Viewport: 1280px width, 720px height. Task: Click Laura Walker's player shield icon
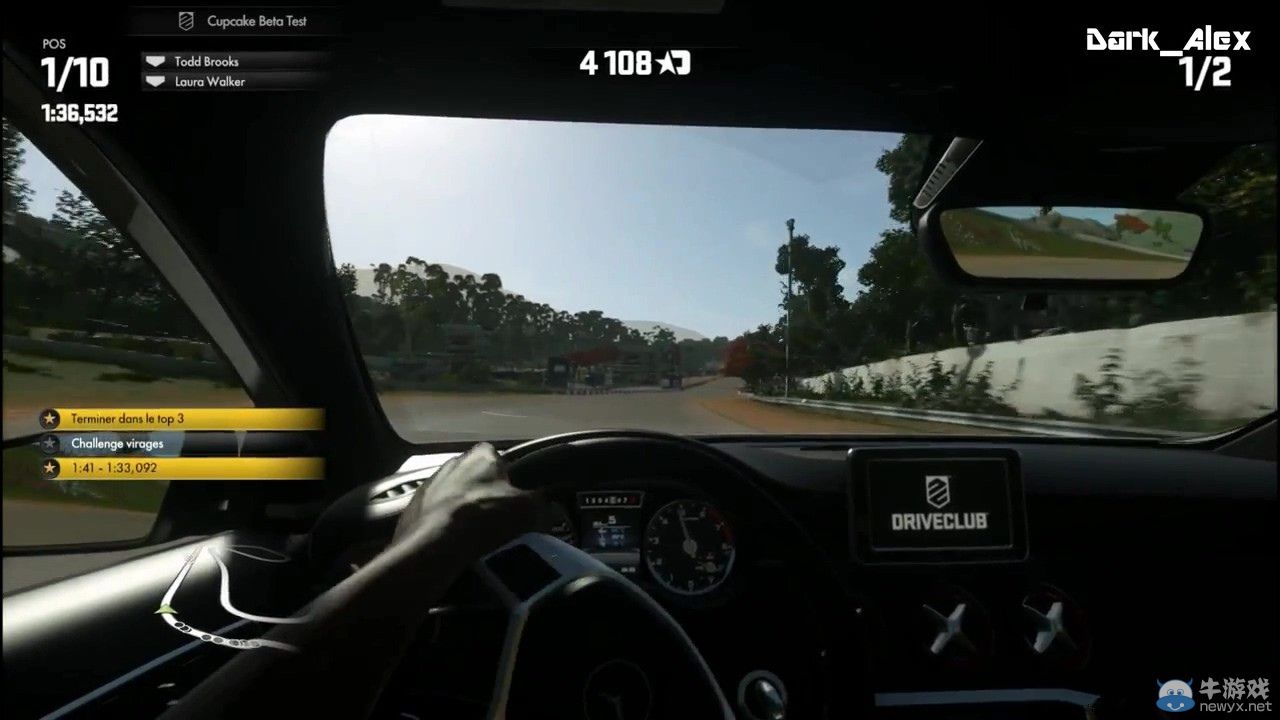157,81
